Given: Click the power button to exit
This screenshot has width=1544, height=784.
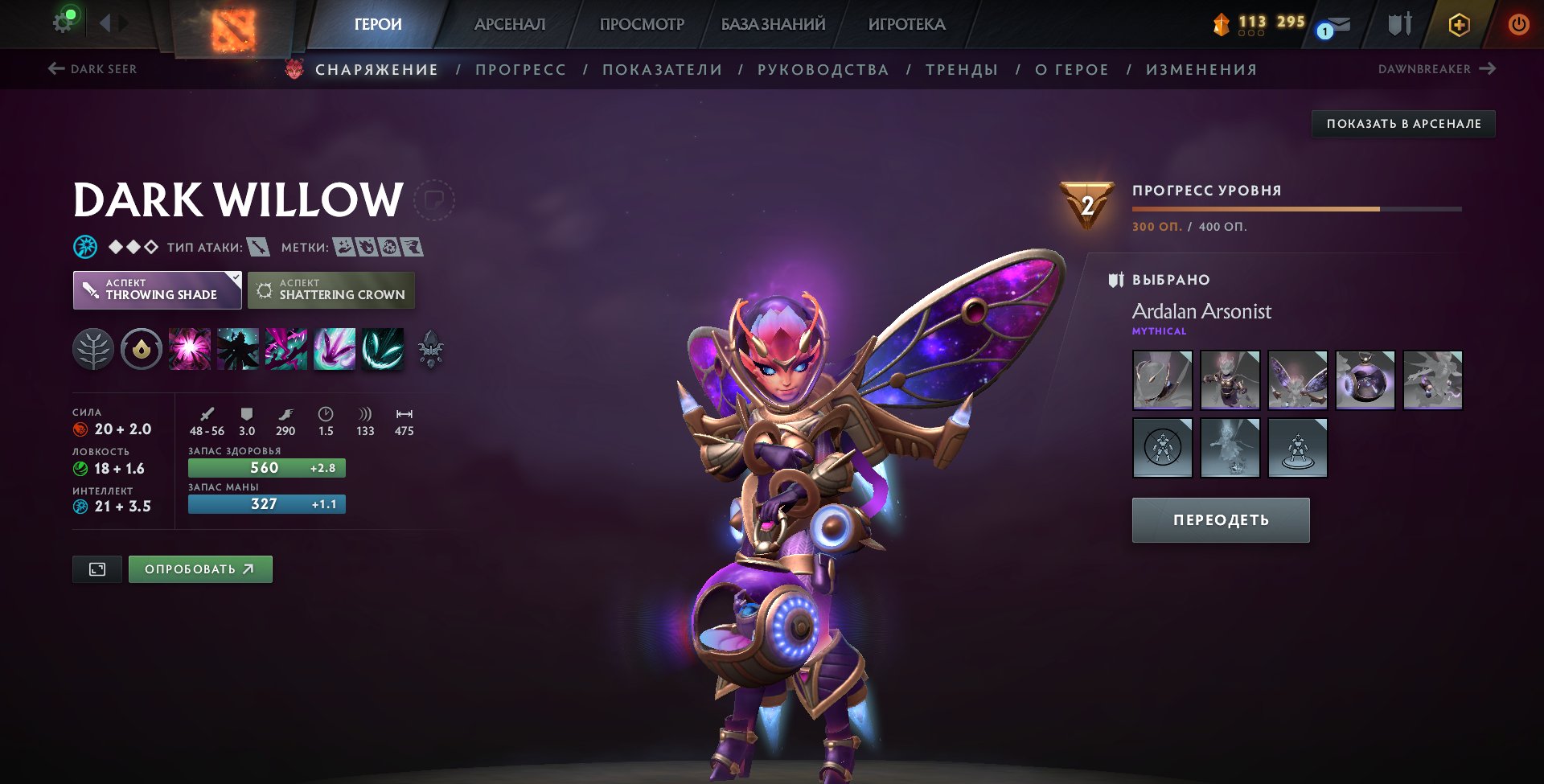Looking at the screenshot, I should pyautogui.click(x=1517, y=24).
